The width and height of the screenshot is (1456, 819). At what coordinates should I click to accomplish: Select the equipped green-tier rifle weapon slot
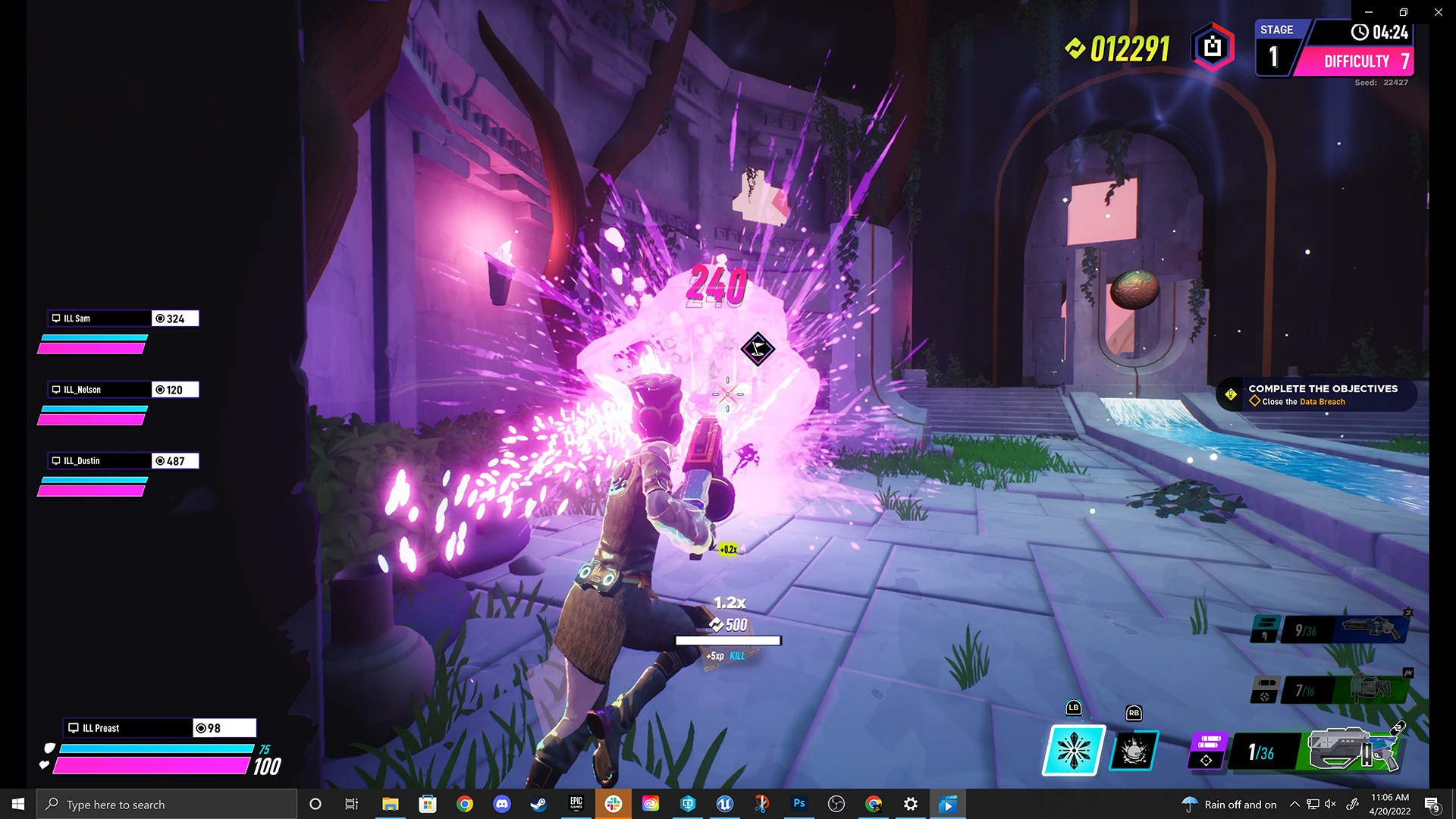pos(1354,751)
